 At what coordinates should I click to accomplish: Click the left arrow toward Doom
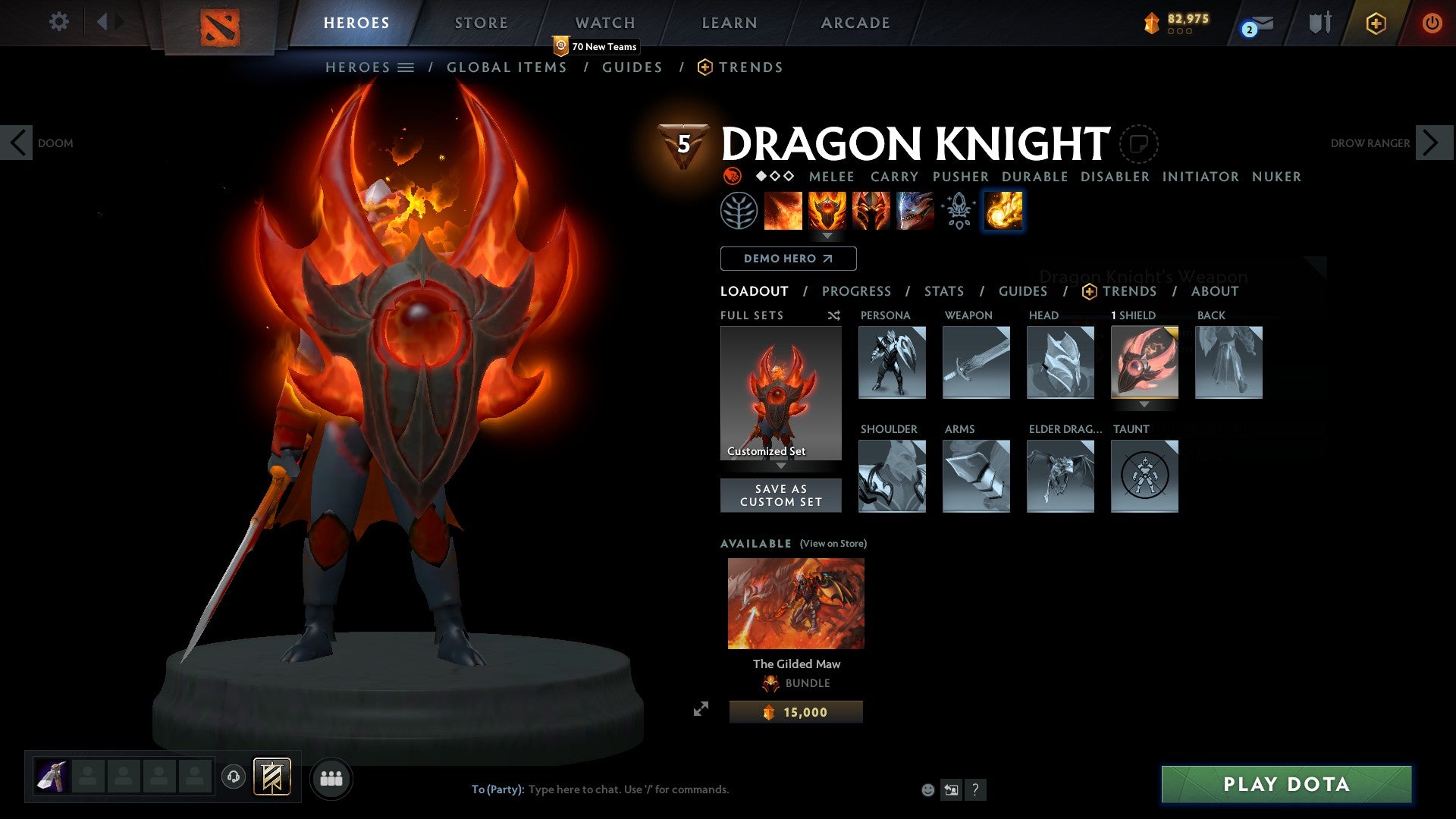point(17,143)
